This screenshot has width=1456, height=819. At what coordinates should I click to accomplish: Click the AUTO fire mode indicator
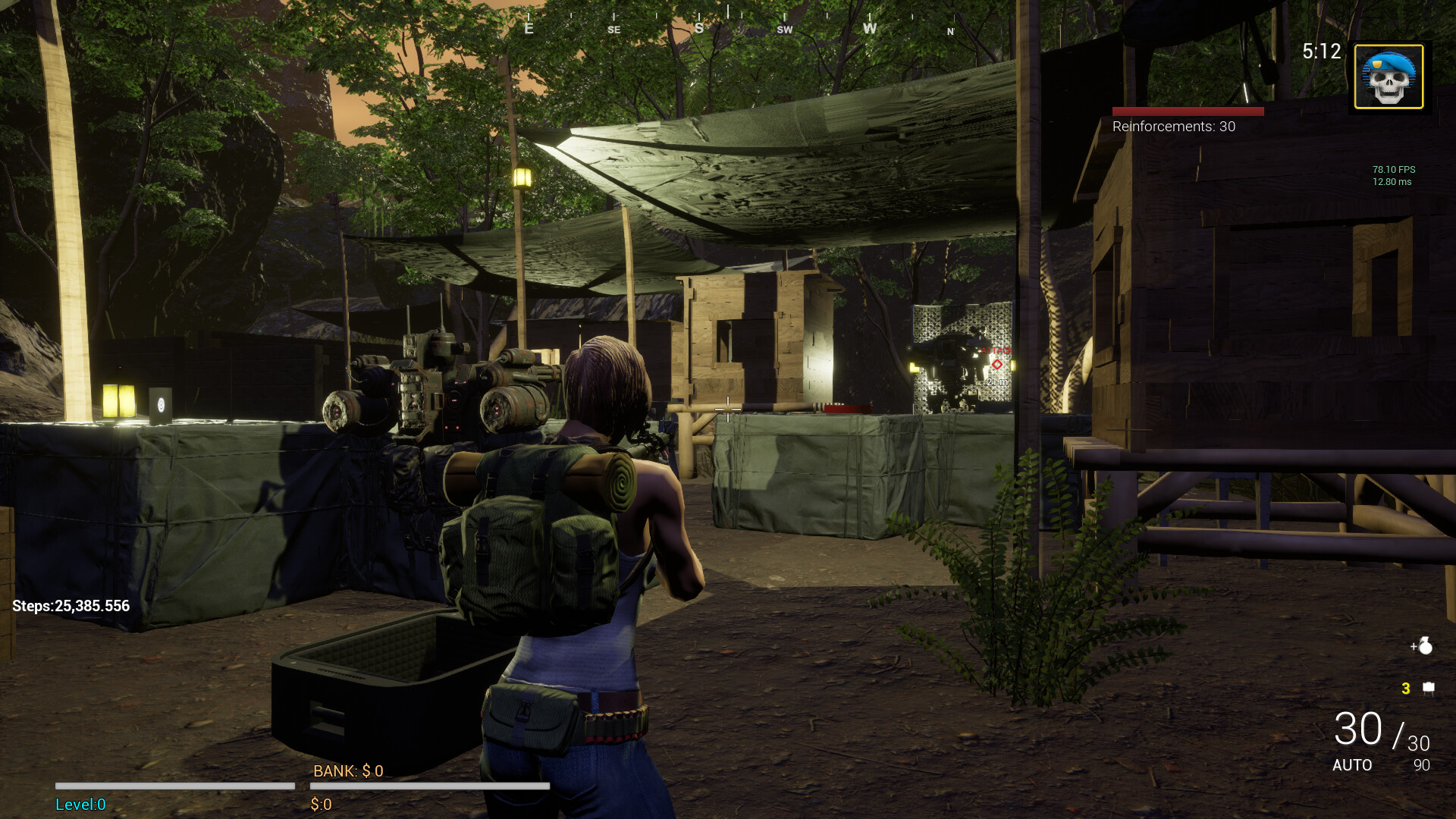coord(1353,766)
